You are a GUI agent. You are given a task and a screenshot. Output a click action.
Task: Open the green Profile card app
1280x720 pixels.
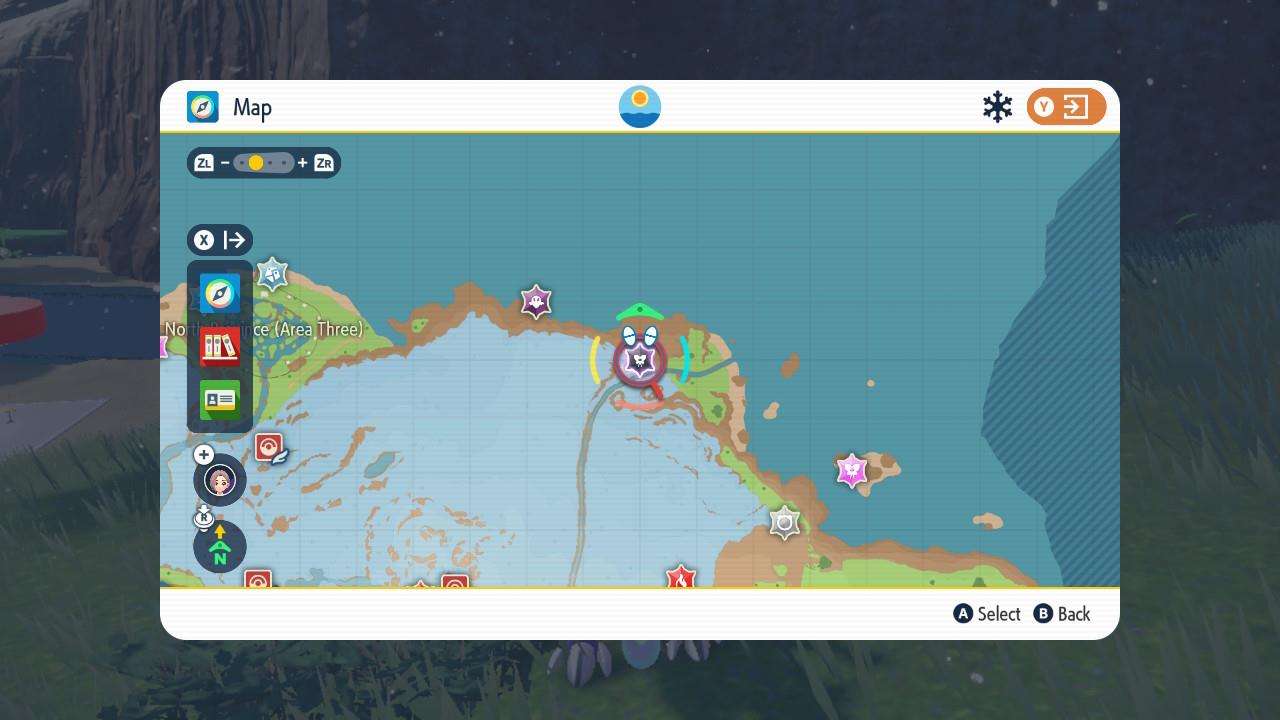click(x=220, y=400)
